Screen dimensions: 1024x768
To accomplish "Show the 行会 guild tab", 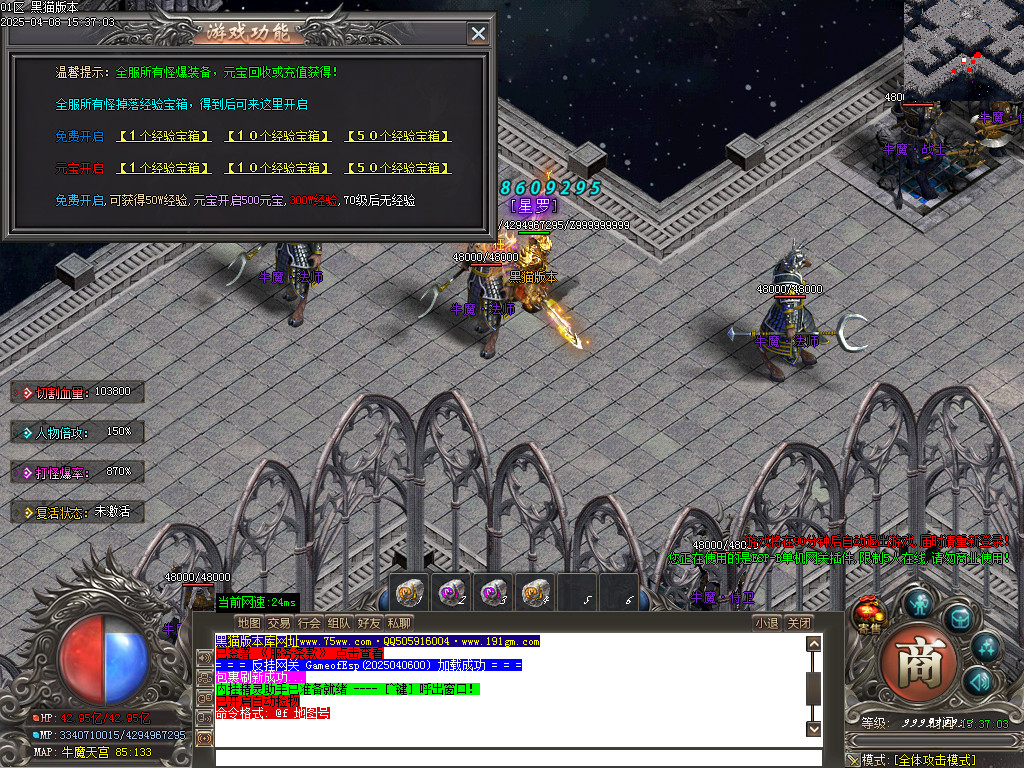I will click(309, 623).
